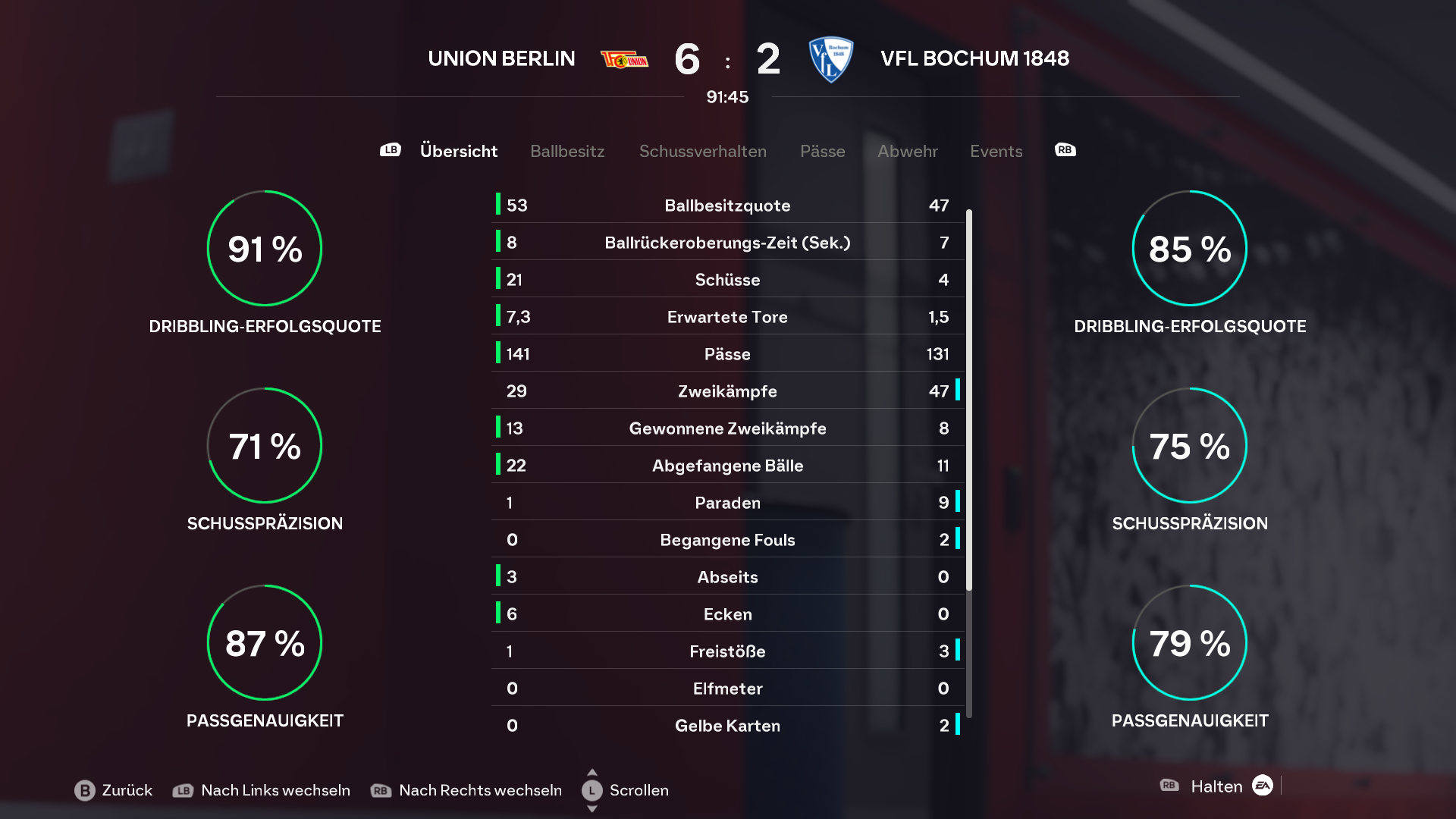Switch to the Abwehr tab

(x=907, y=151)
